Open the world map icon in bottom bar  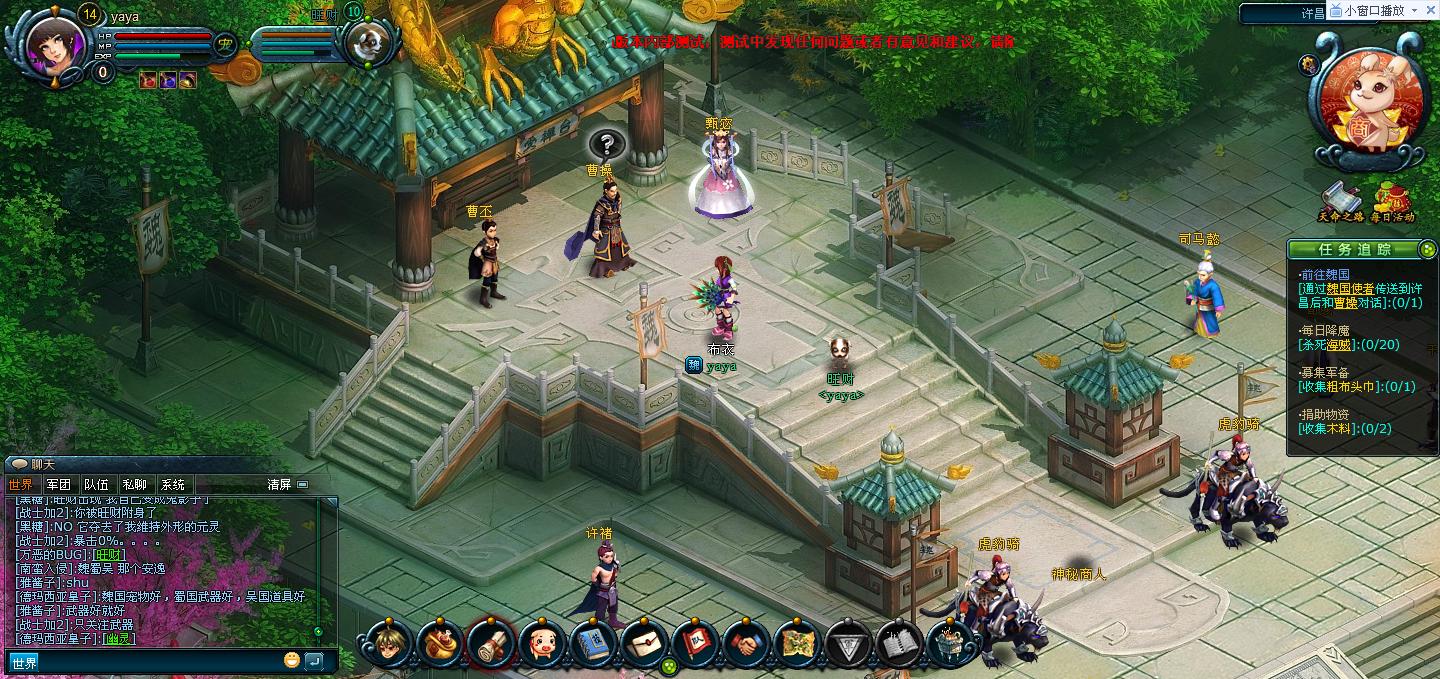797,643
